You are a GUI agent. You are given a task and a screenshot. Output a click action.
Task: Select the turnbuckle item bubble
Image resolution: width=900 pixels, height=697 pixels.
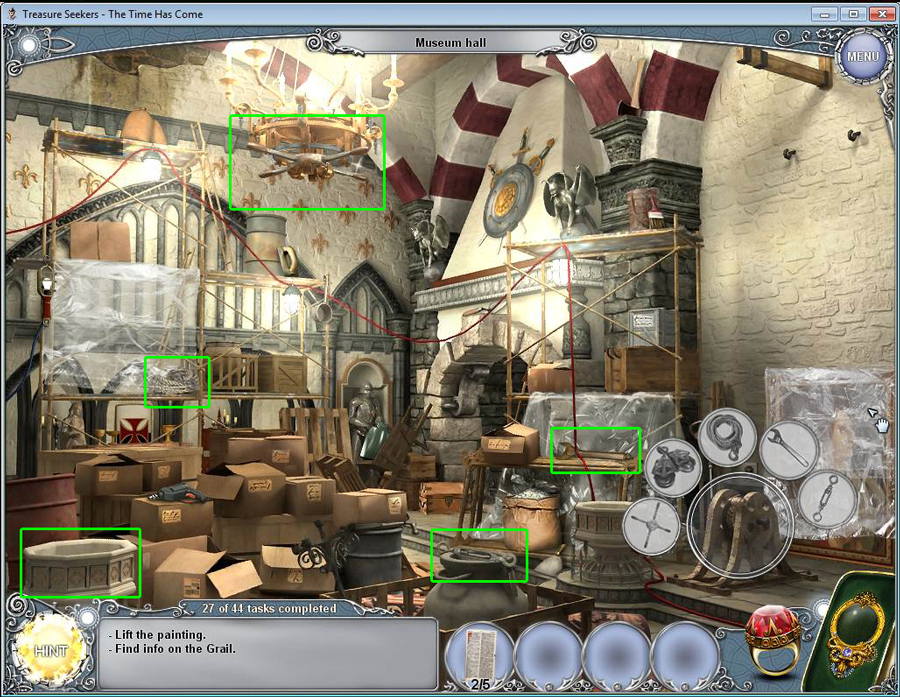pos(827,498)
